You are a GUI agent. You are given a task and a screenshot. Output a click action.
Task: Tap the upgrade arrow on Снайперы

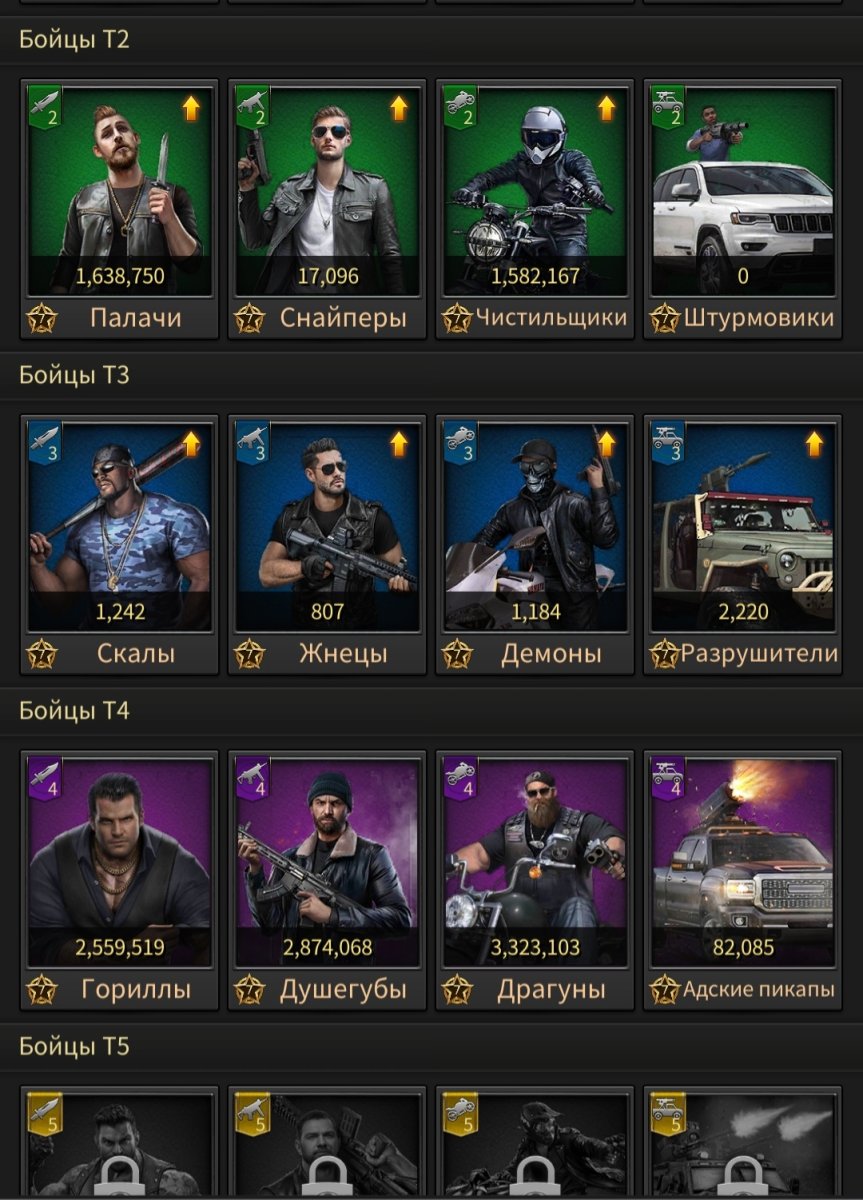[399, 107]
